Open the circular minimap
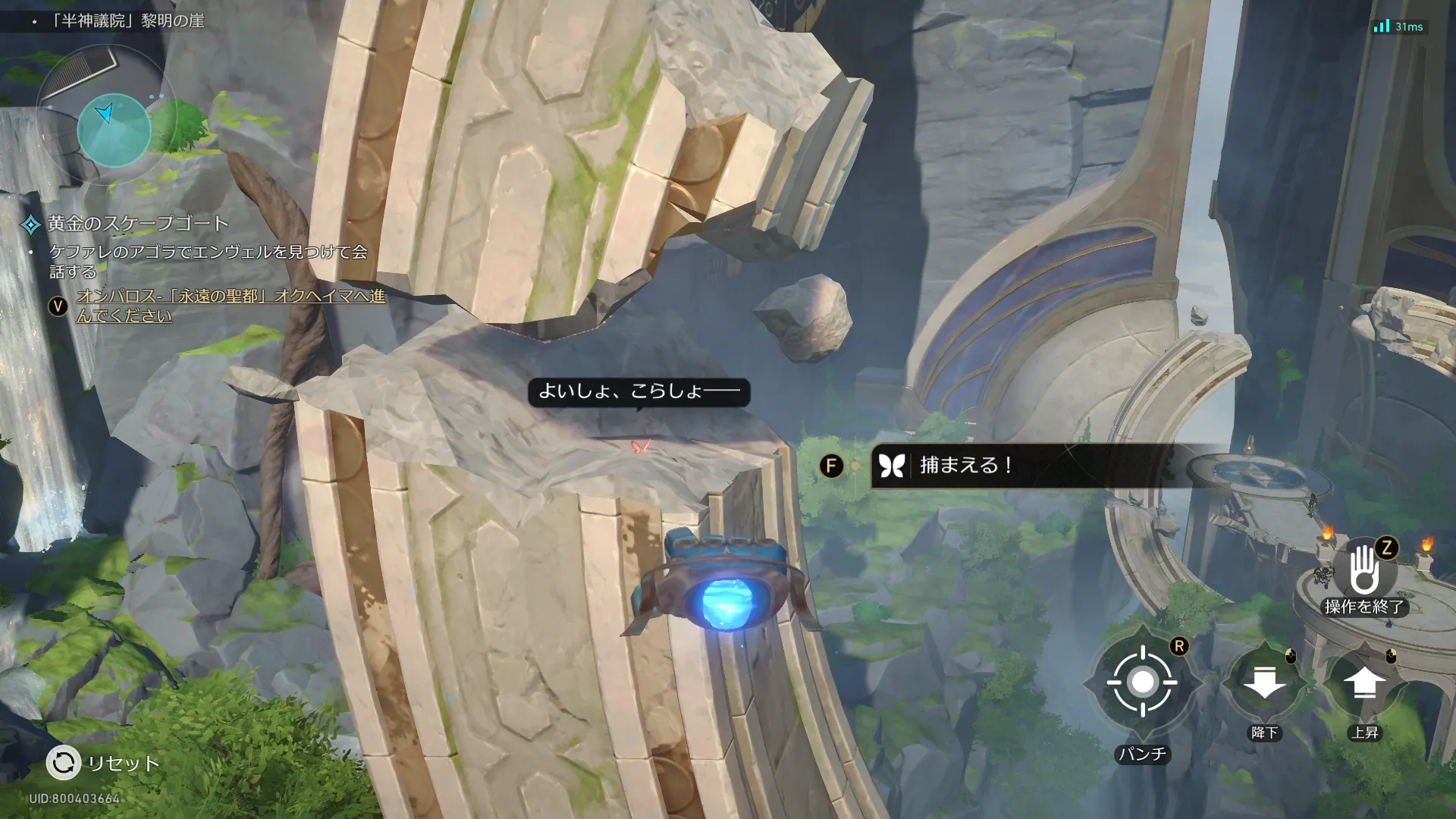Screen dimensions: 1456x819 [x=114, y=130]
